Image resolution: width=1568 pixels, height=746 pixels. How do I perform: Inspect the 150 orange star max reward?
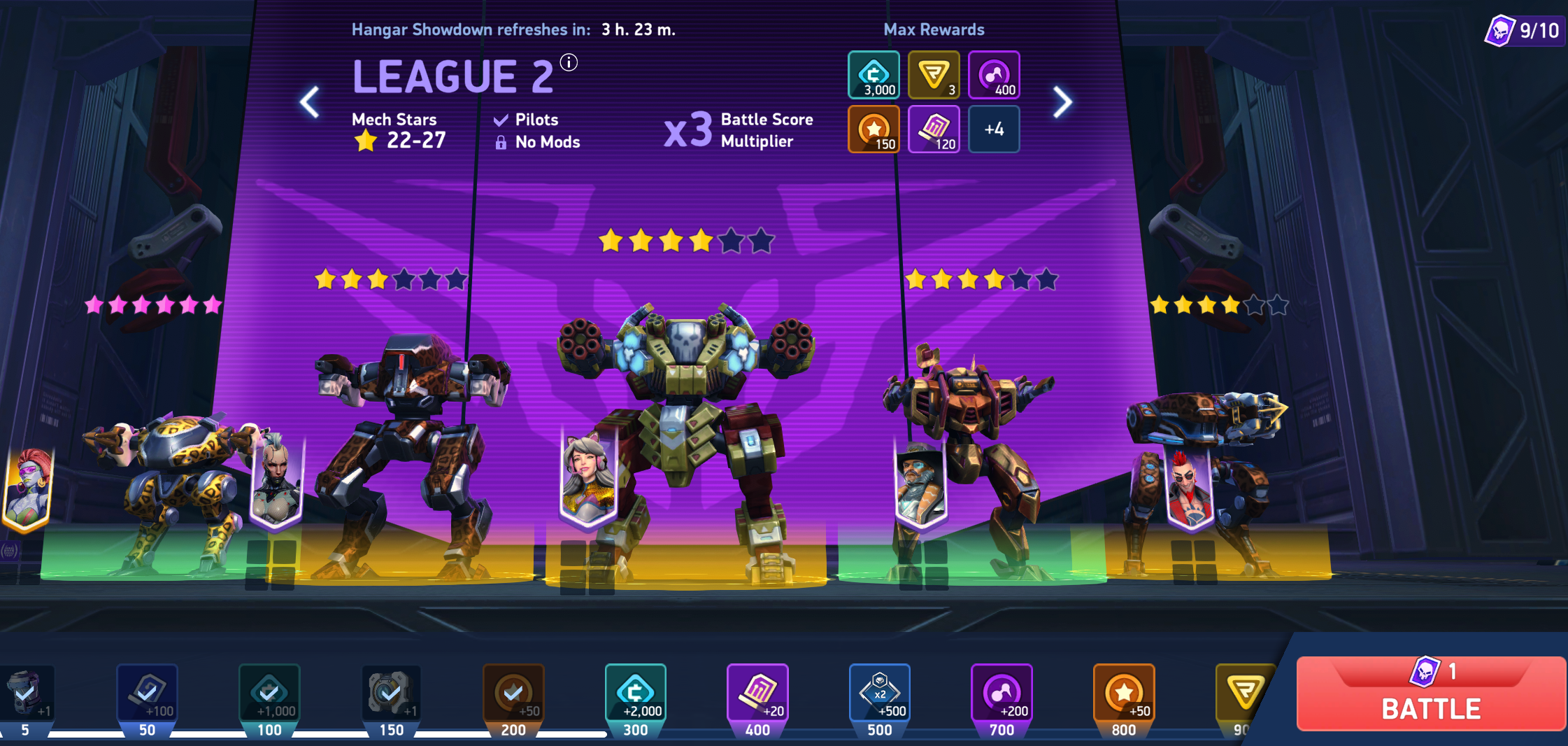(x=874, y=129)
